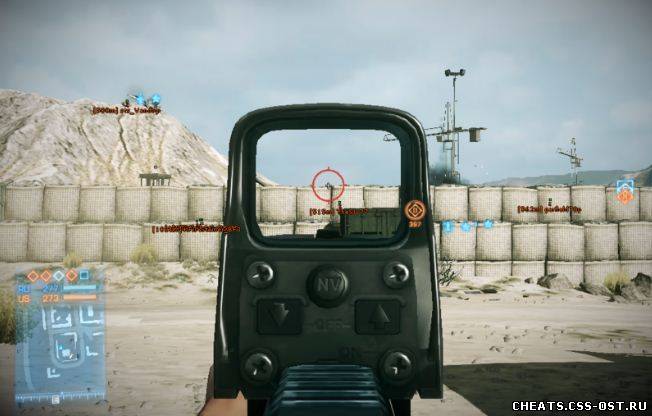Click the minimap
This screenshot has height=416, width=652.
(x=62, y=345)
